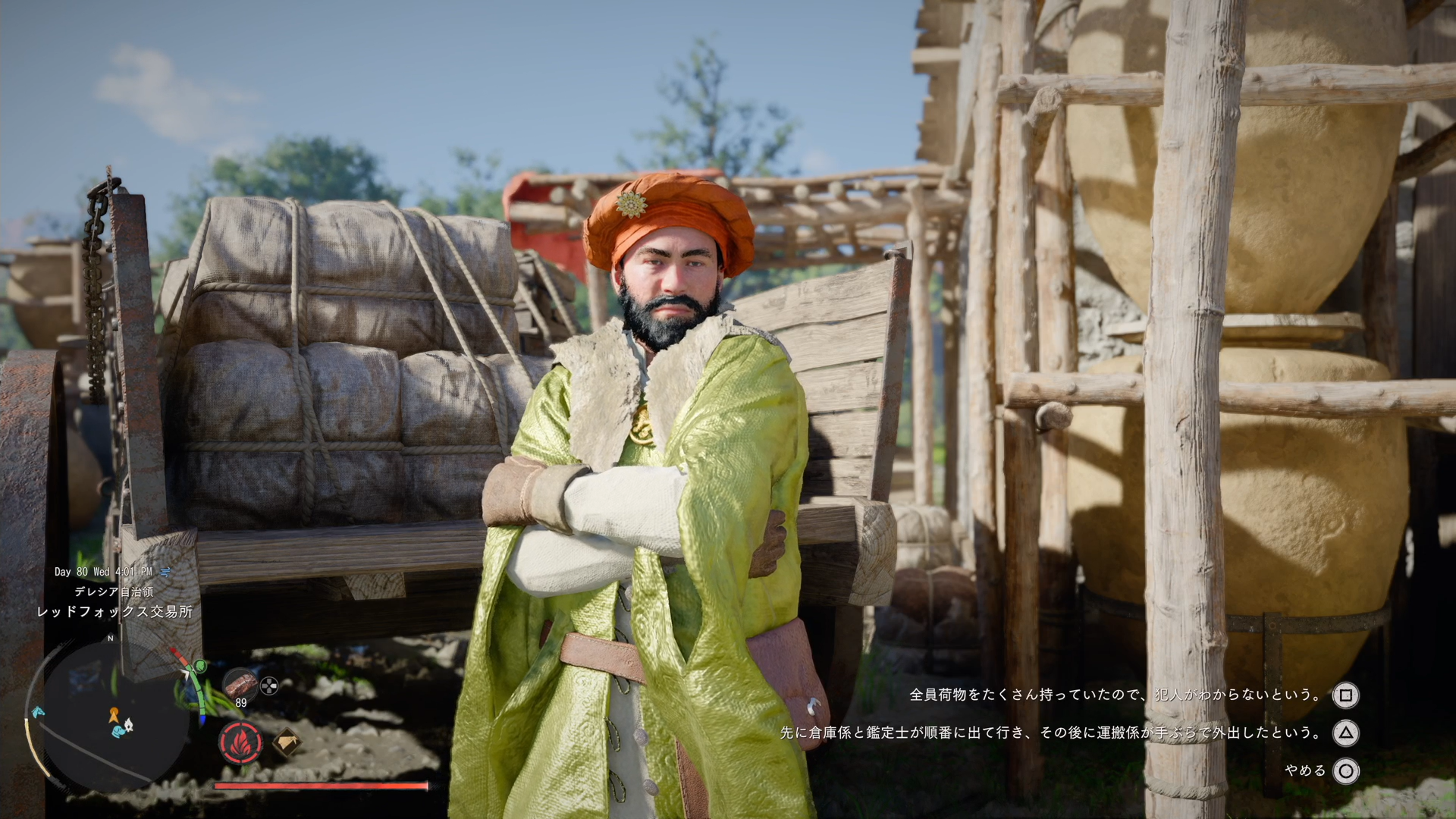Activate the red flame skill icon
Viewport: 1456px width, 819px height.
tap(241, 742)
